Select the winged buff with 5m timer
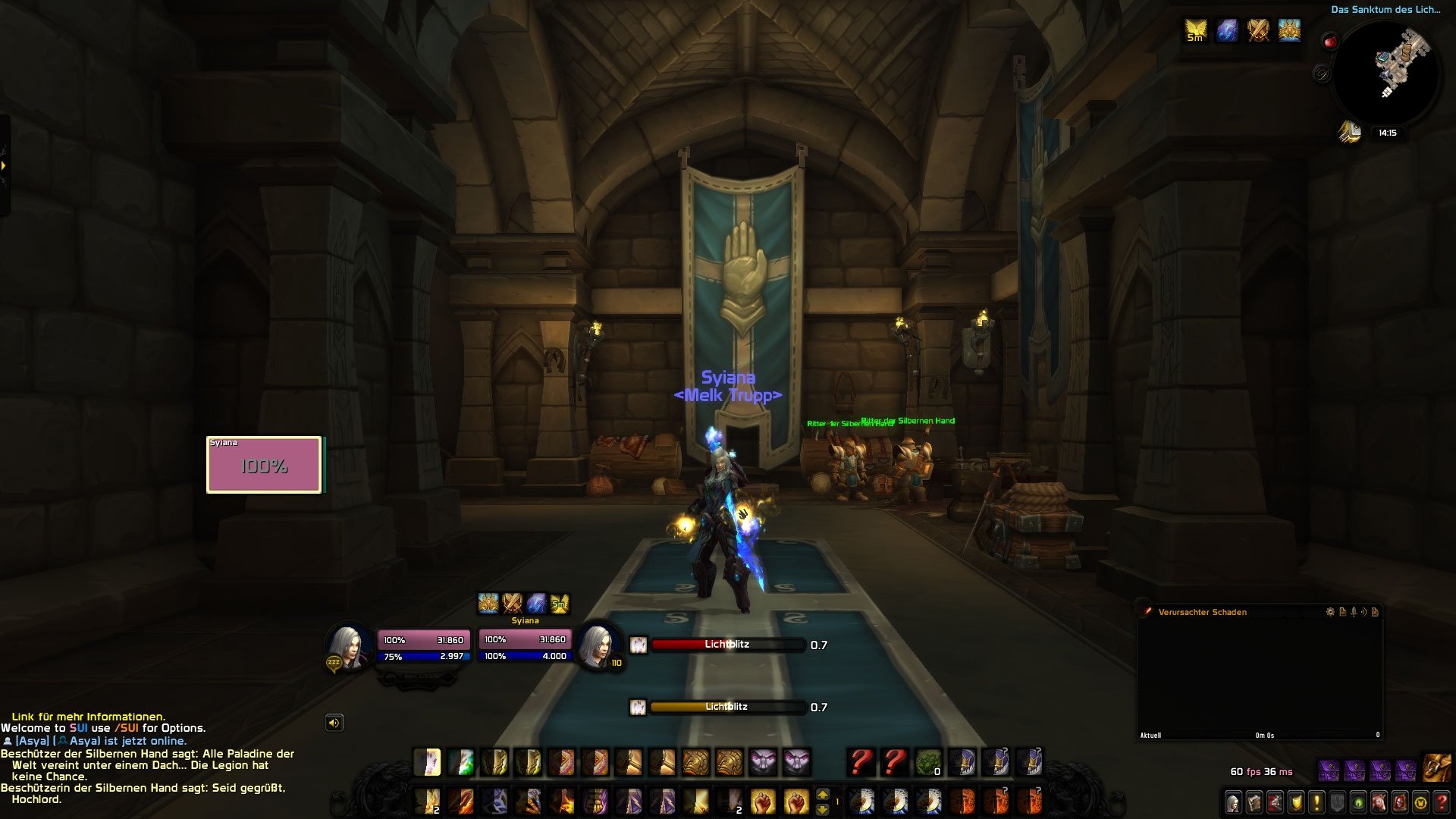 (1196, 30)
